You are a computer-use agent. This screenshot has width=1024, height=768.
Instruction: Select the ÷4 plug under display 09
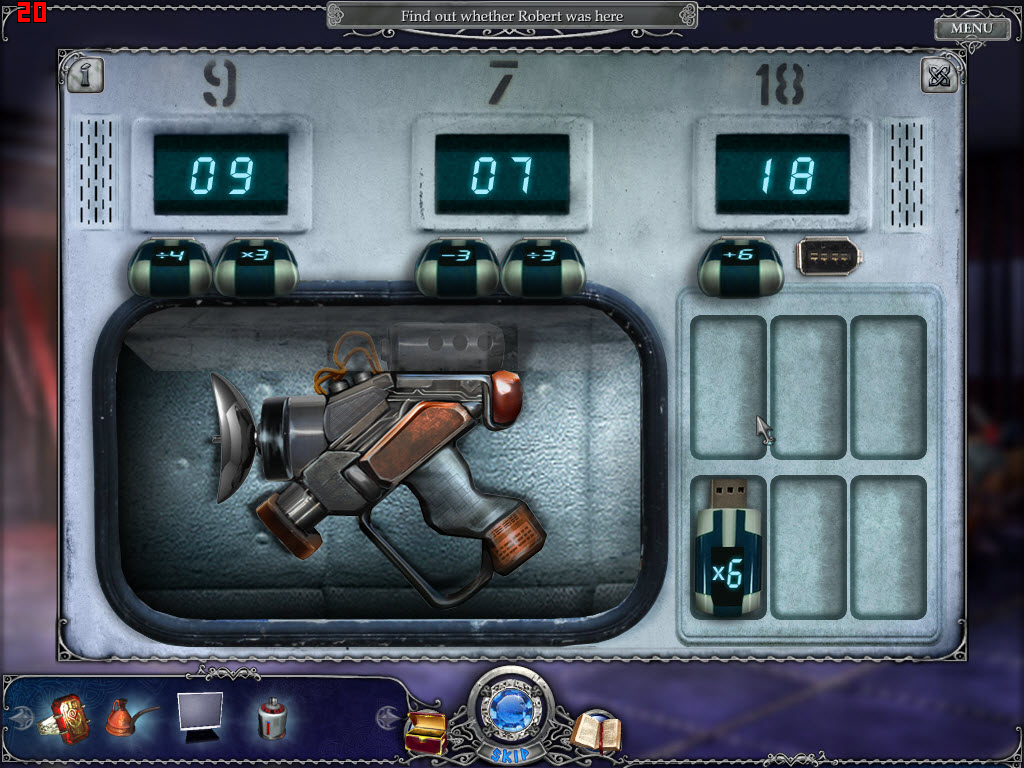(x=169, y=268)
